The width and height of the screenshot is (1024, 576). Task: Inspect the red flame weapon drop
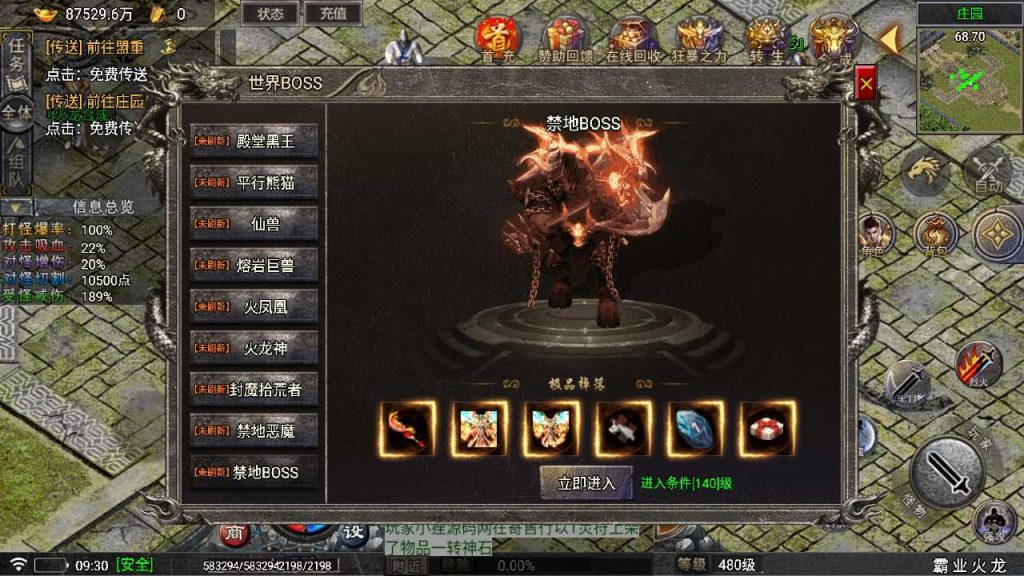(x=408, y=429)
